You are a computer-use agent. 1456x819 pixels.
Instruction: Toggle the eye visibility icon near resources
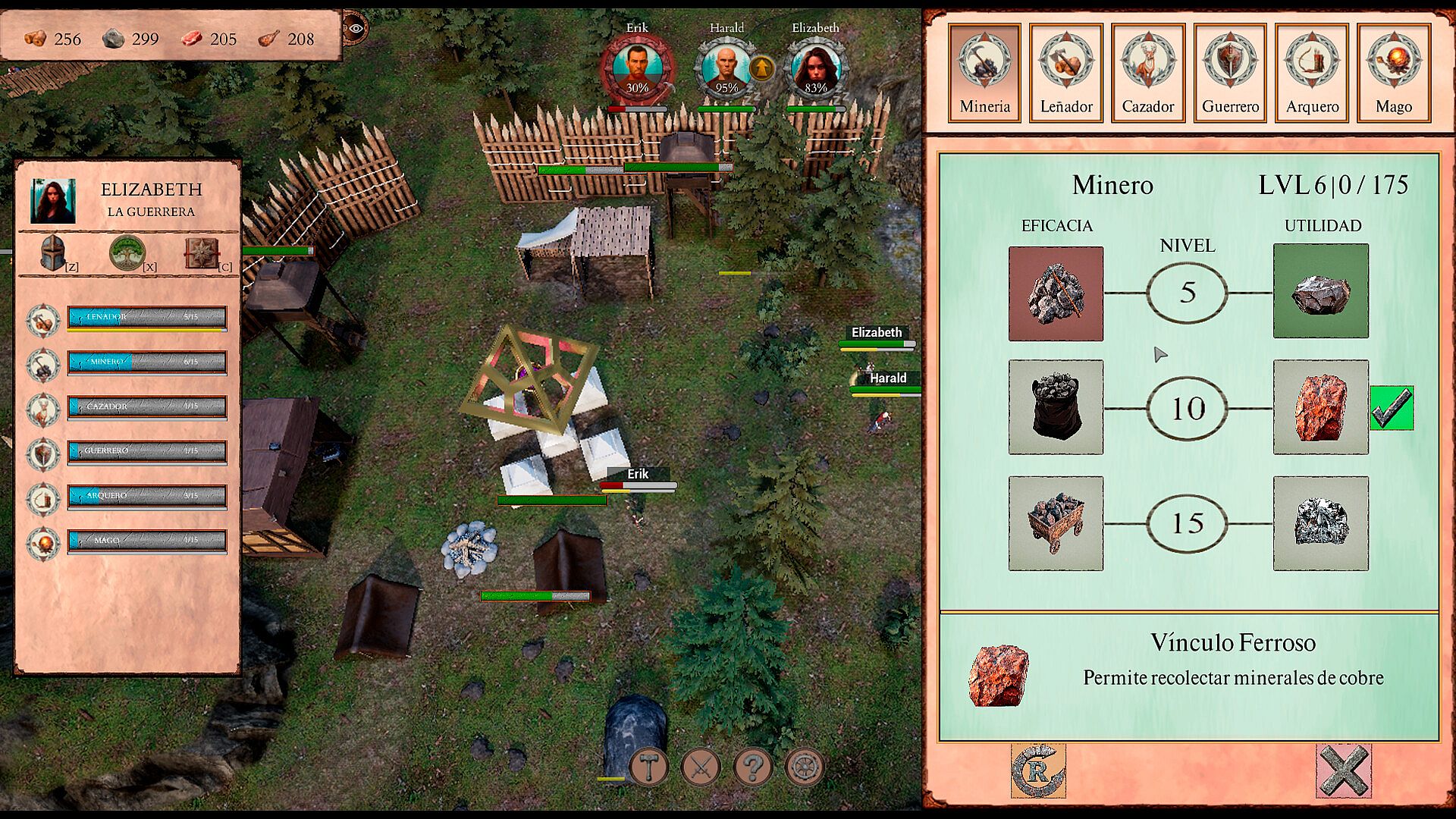[355, 29]
